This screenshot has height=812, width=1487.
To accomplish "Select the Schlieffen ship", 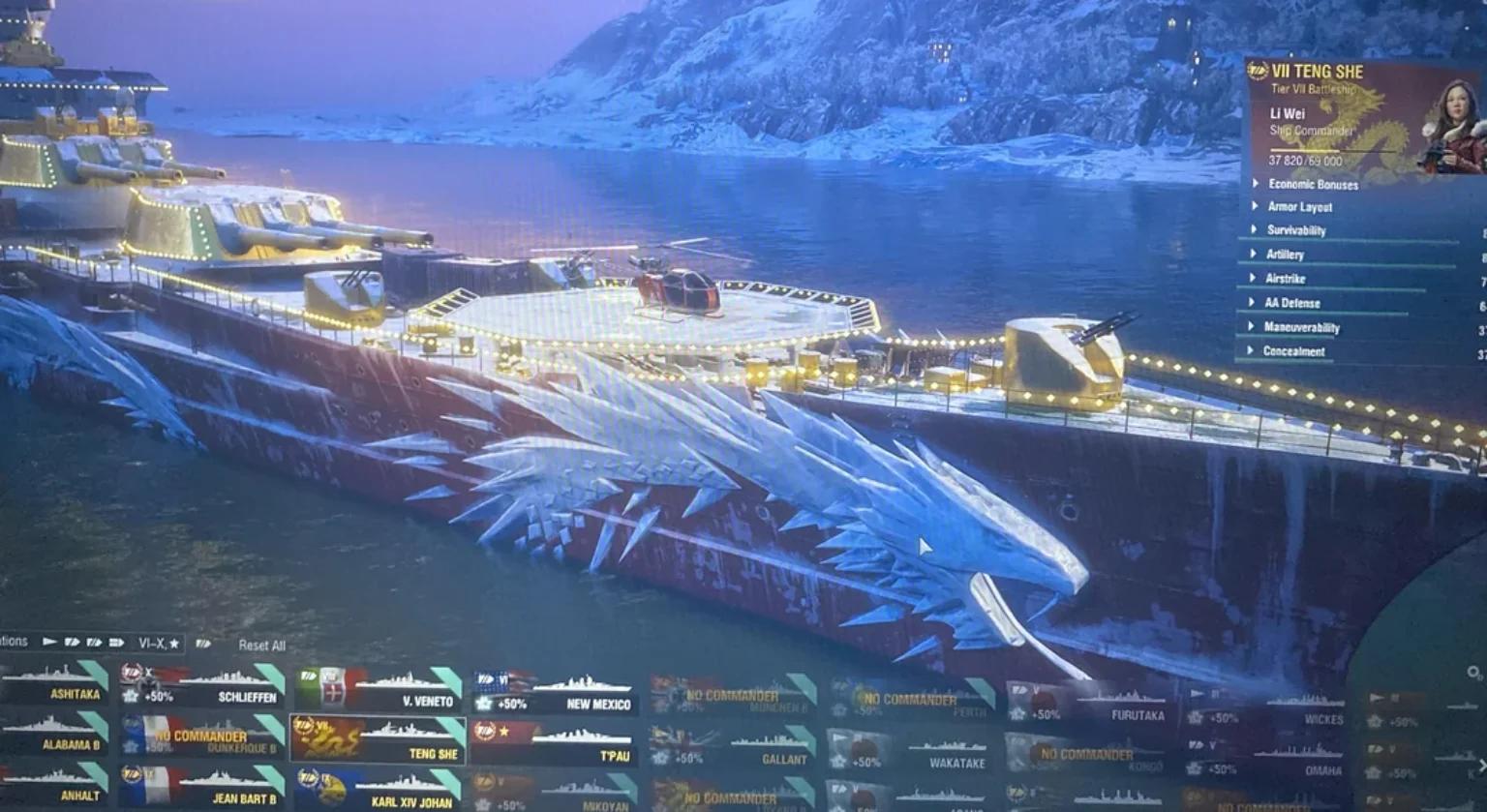I will click(202, 685).
